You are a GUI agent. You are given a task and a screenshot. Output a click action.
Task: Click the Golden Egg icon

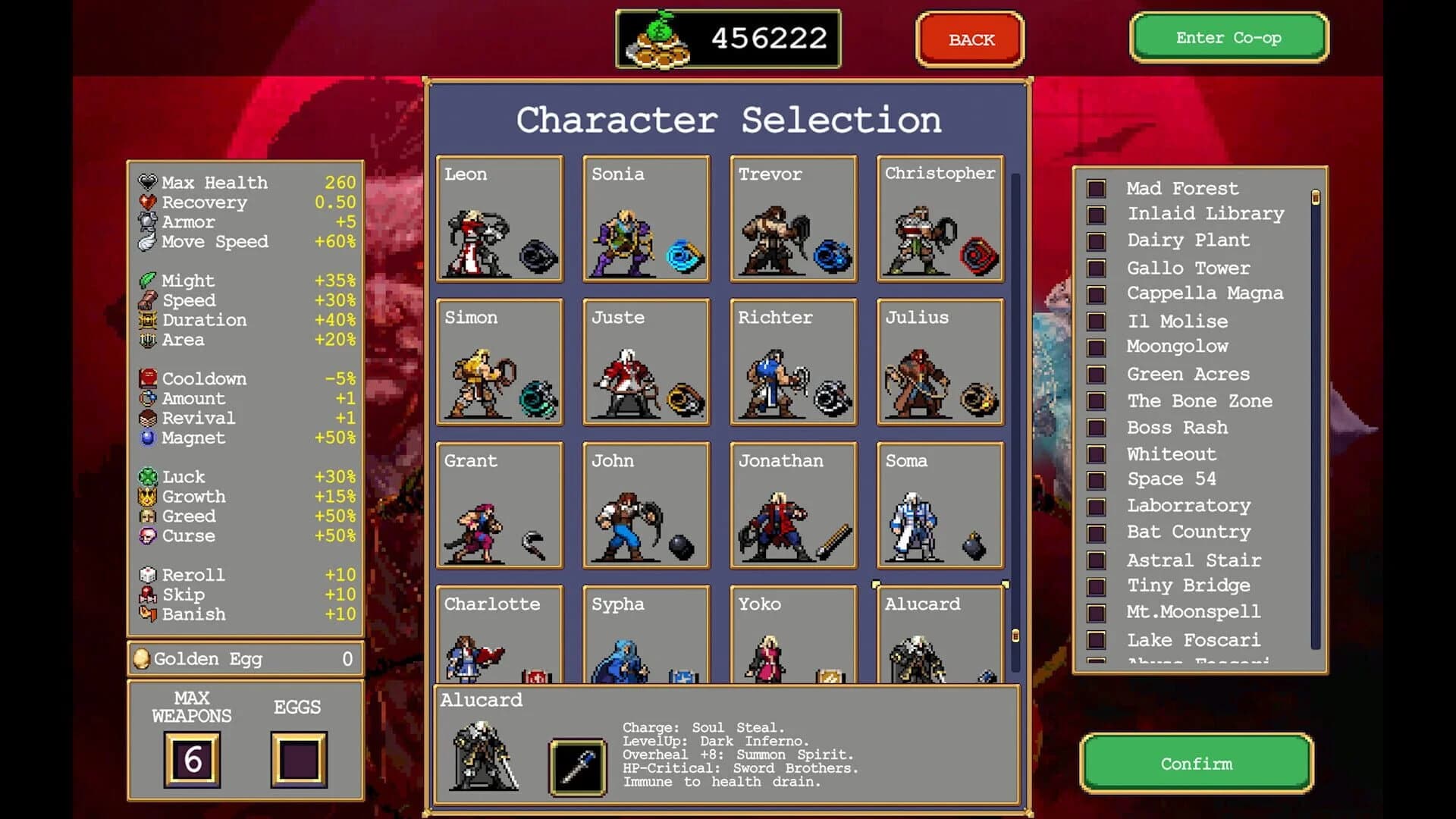click(141, 658)
